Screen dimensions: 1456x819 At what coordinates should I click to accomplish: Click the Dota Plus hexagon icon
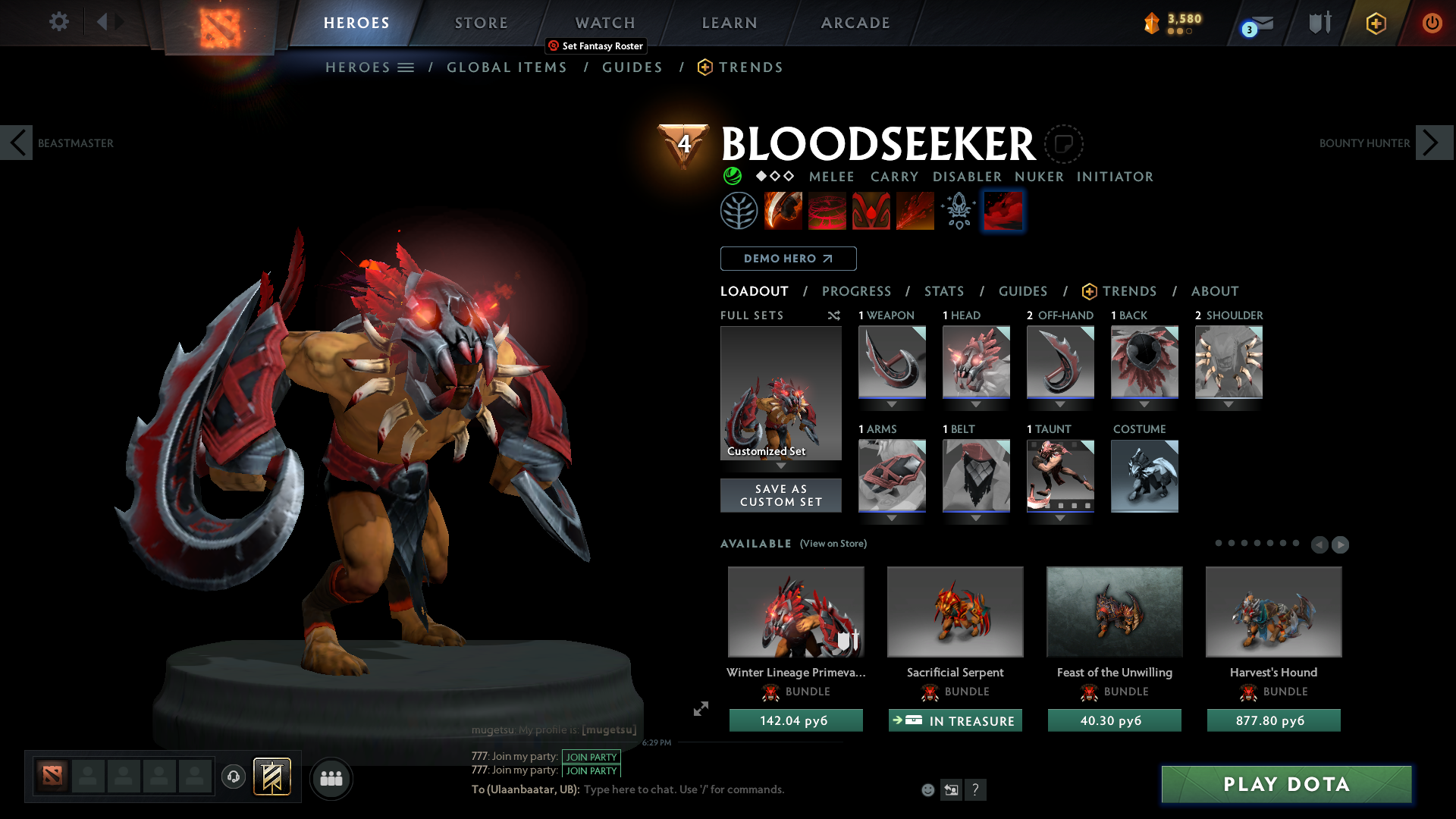[1376, 23]
